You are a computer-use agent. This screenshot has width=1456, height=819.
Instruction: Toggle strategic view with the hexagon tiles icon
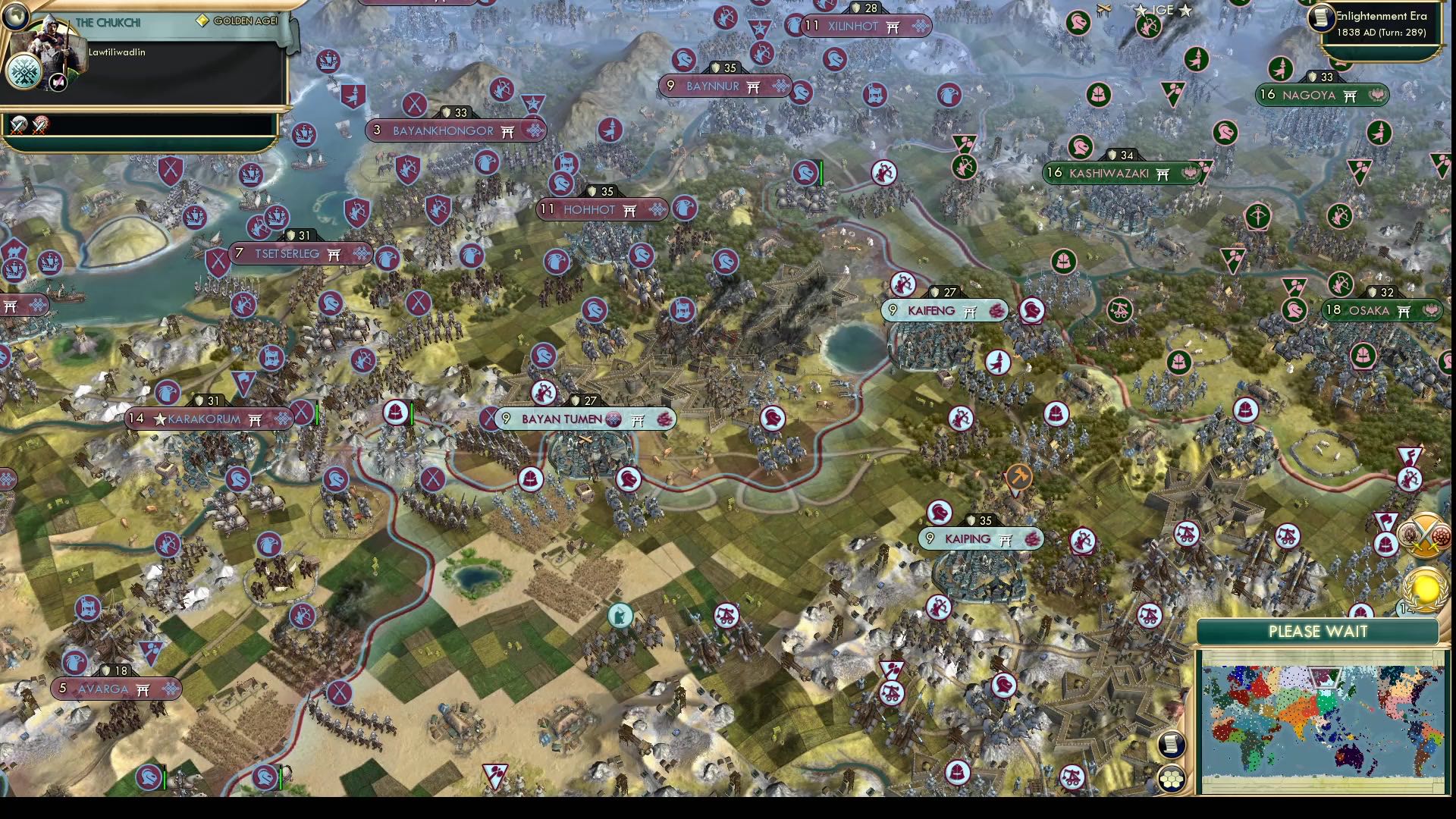click(x=1172, y=778)
